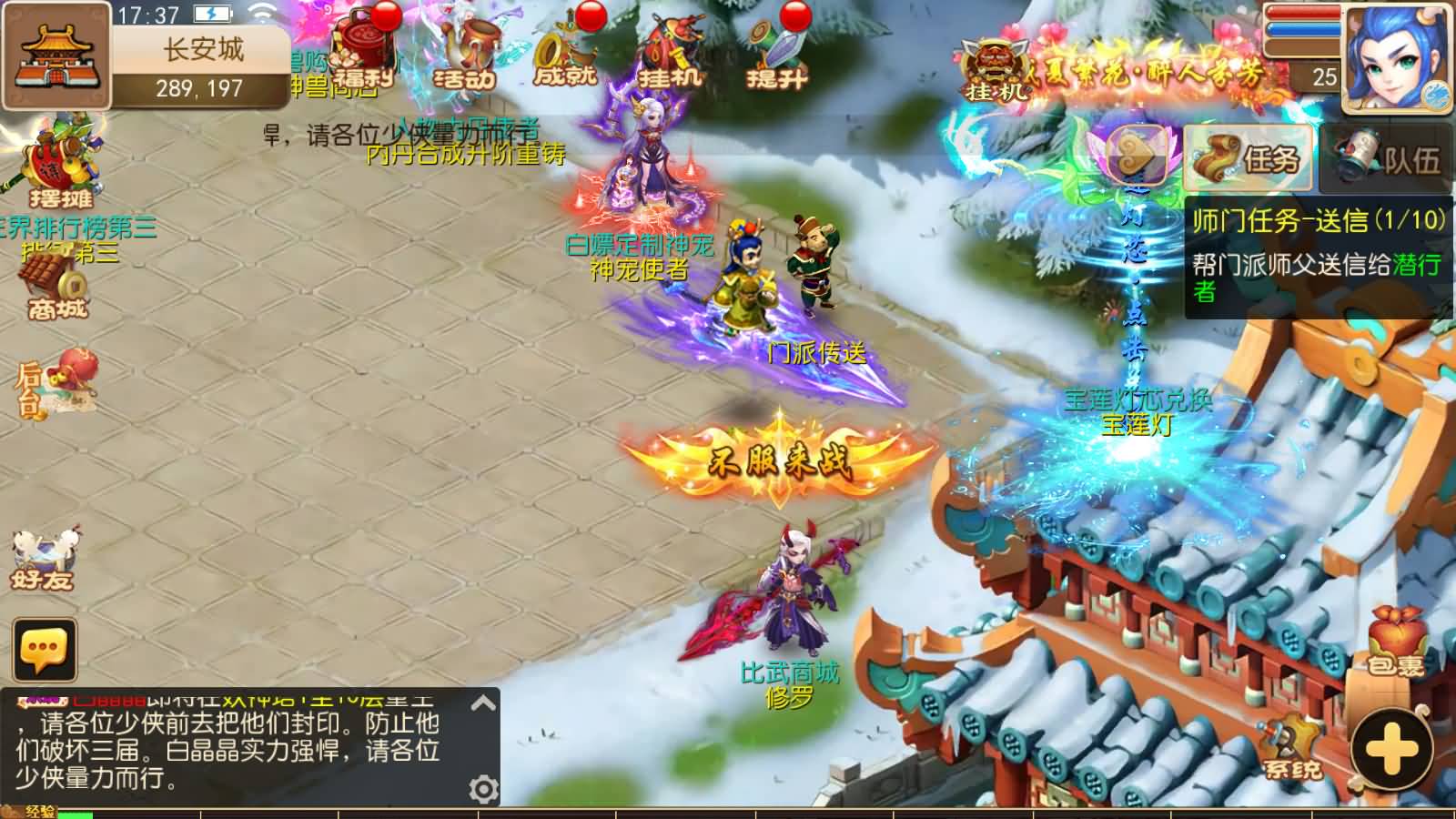
Task: Open the chat speech bubble button
Action: click(44, 650)
